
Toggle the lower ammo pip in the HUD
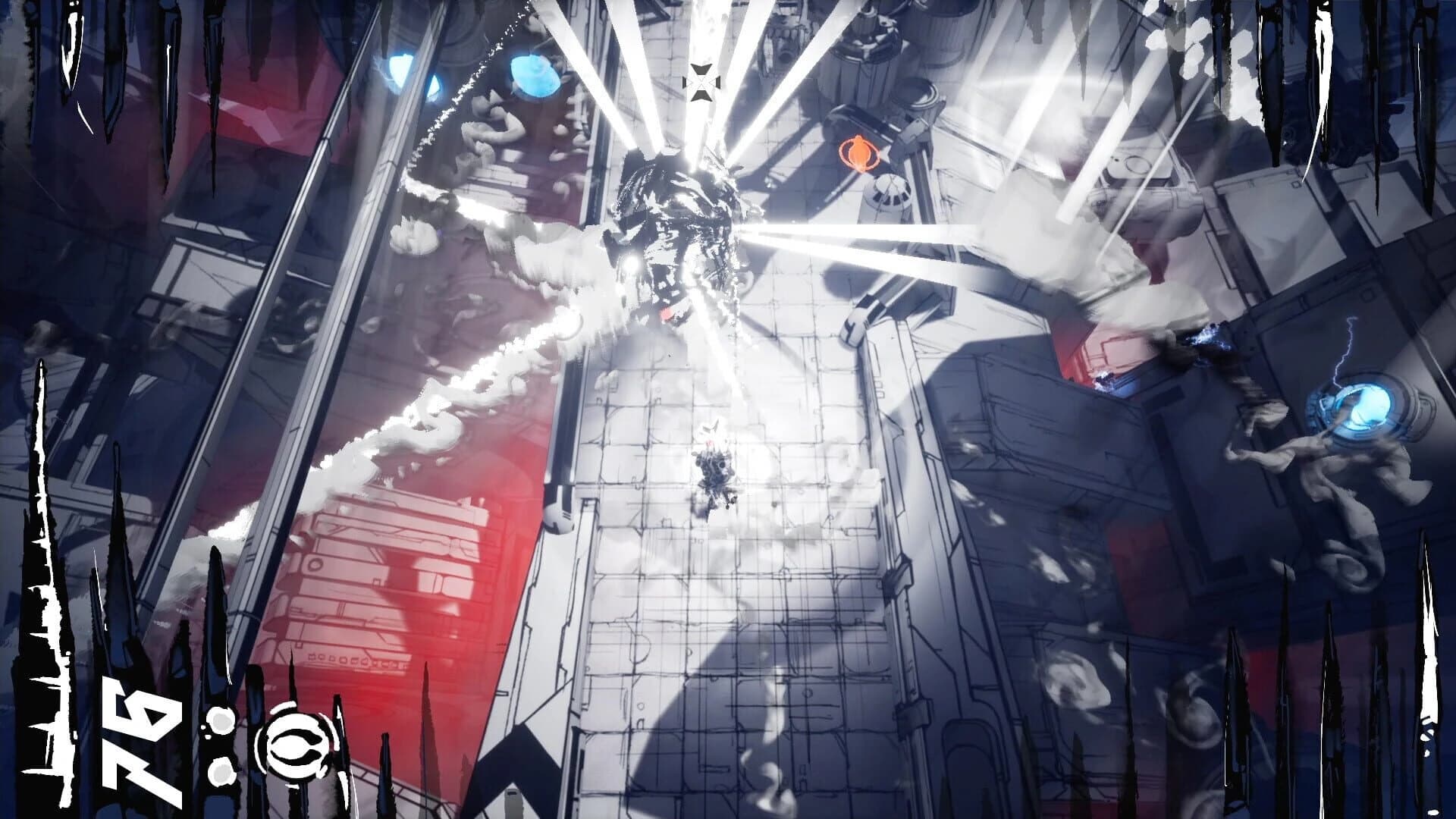221,773
